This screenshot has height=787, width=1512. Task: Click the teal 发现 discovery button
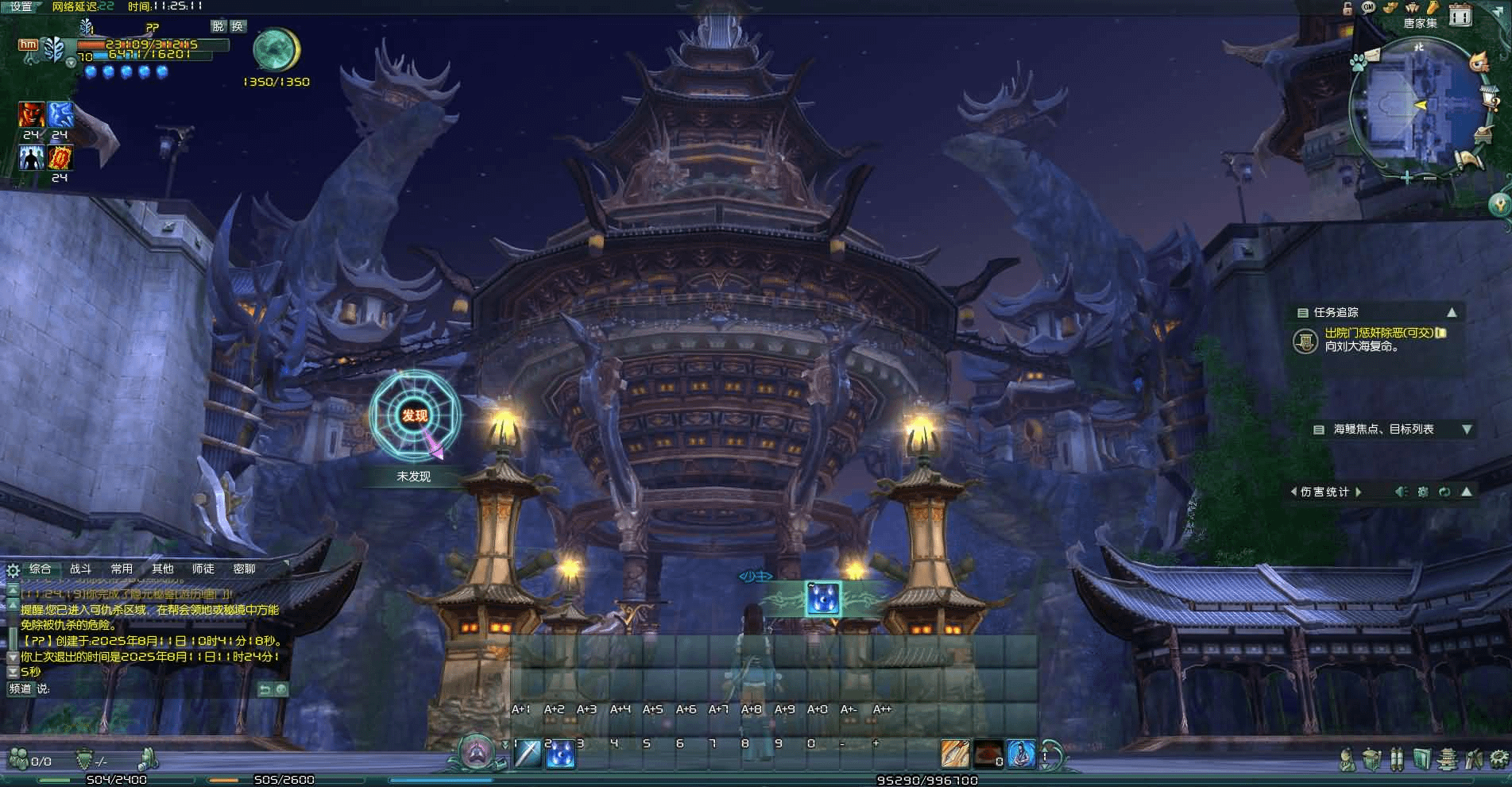click(x=414, y=415)
